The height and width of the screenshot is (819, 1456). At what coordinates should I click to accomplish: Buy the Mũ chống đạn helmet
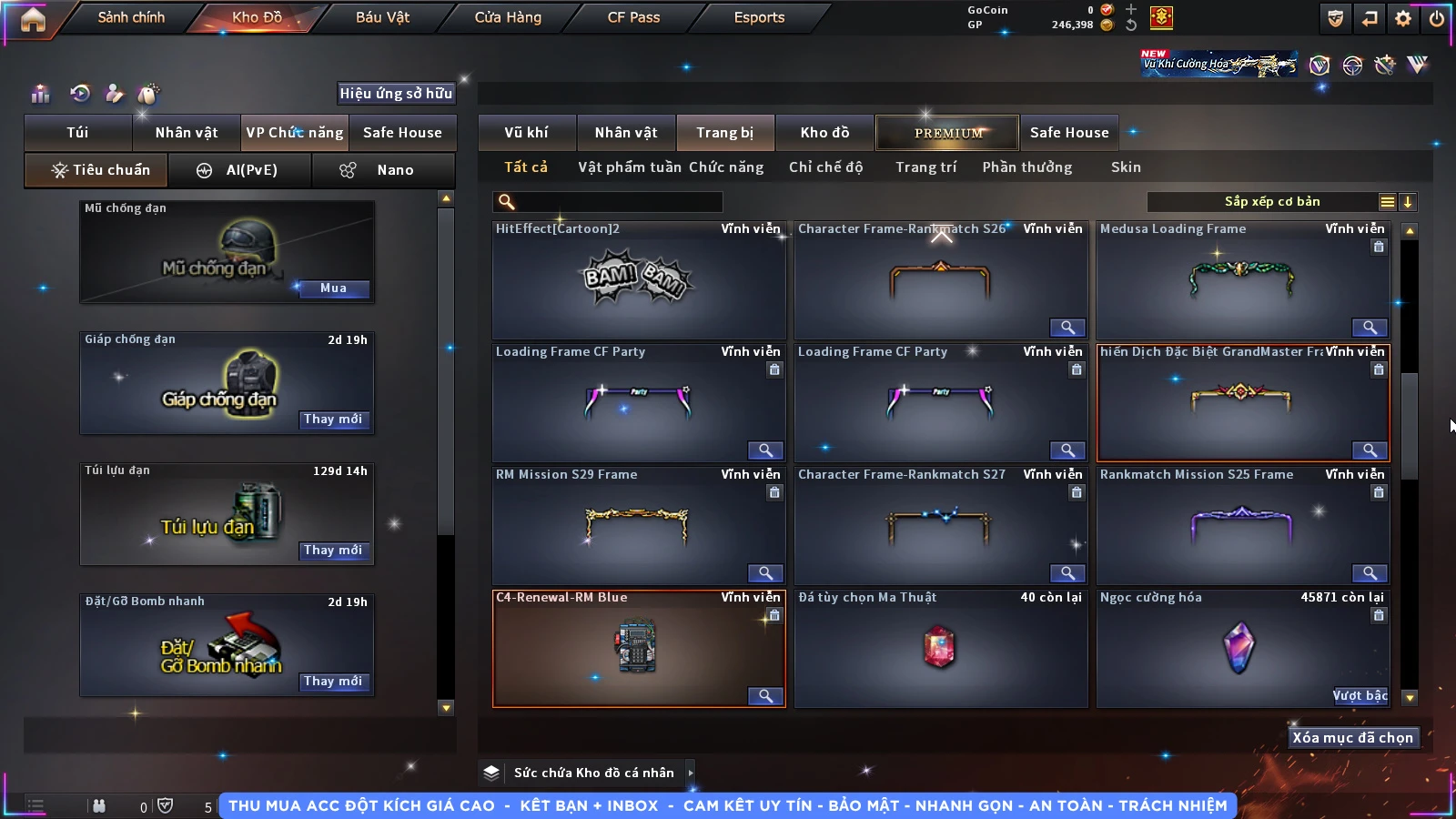pos(333,288)
